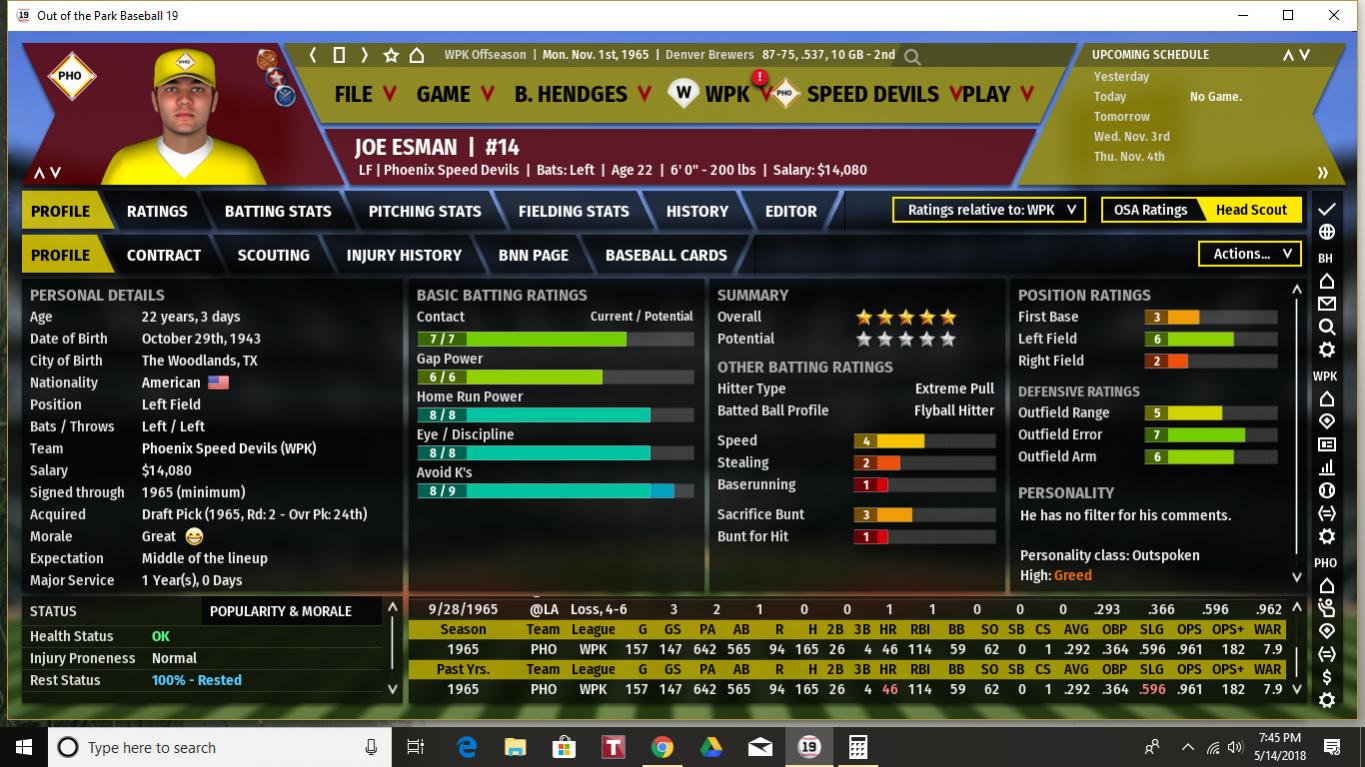Open the PITCHING STATS tab

coord(425,211)
